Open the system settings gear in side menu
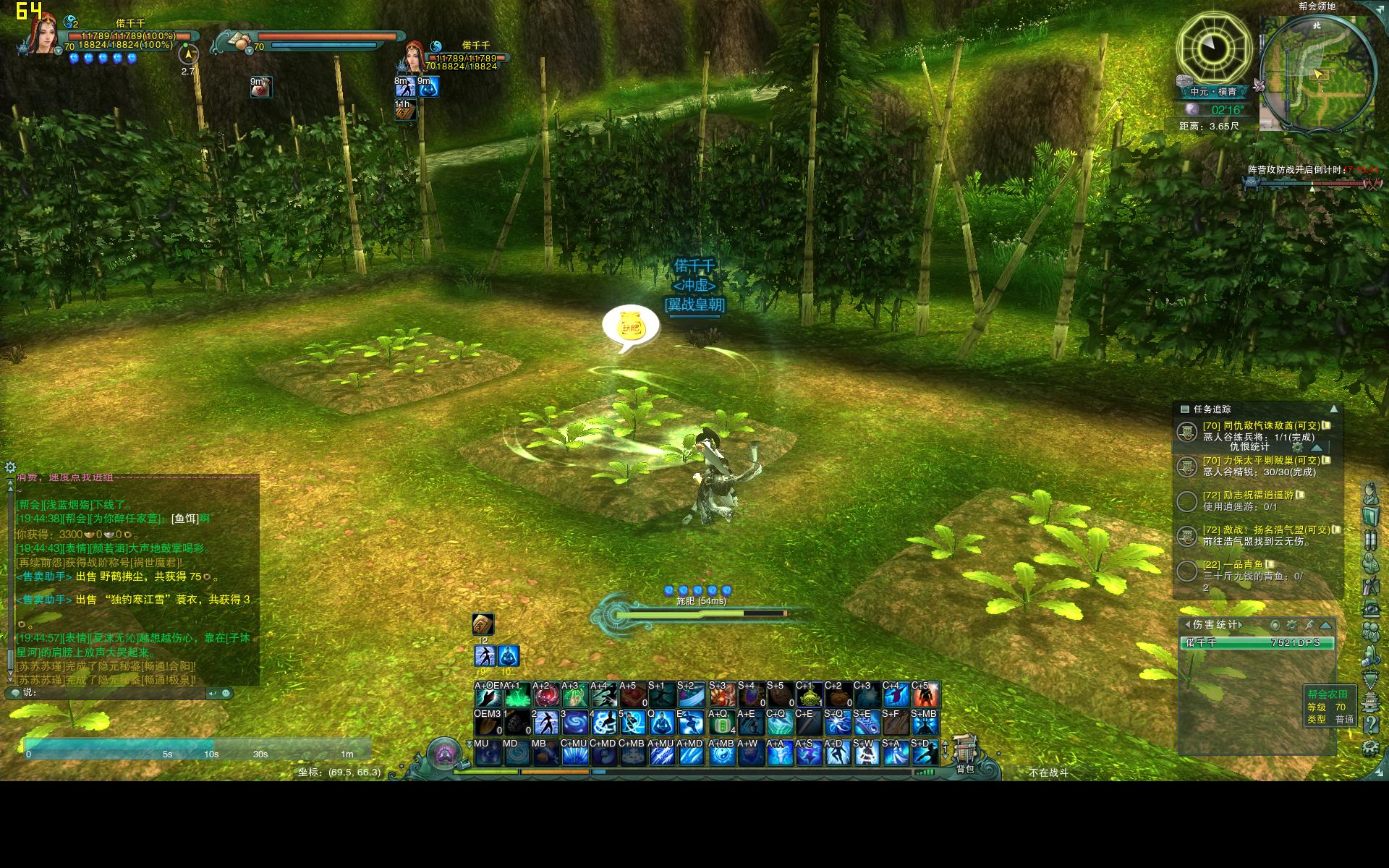This screenshot has height=868, width=1389. click(1370, 748)
